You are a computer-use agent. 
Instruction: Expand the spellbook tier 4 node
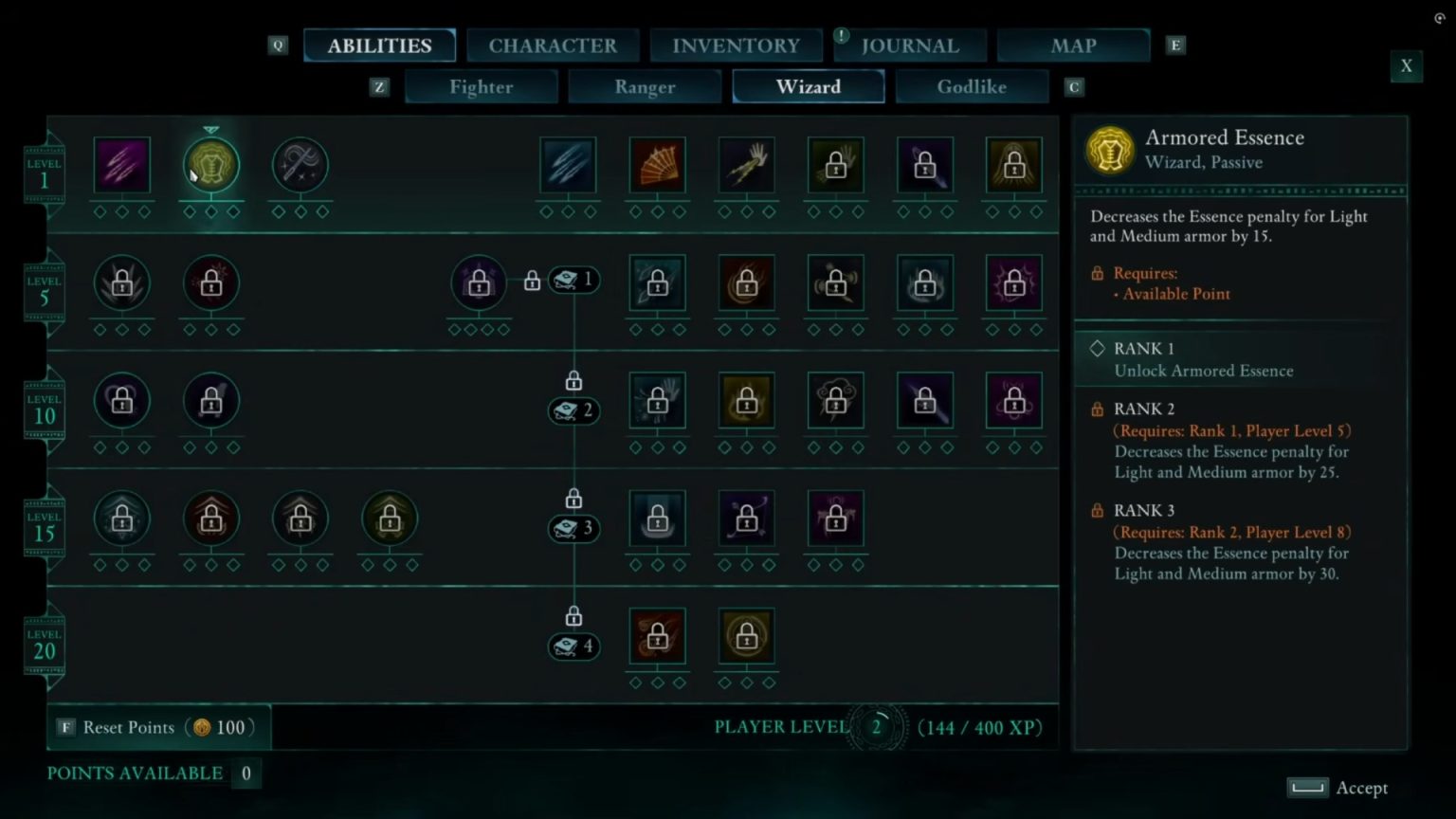573,646
